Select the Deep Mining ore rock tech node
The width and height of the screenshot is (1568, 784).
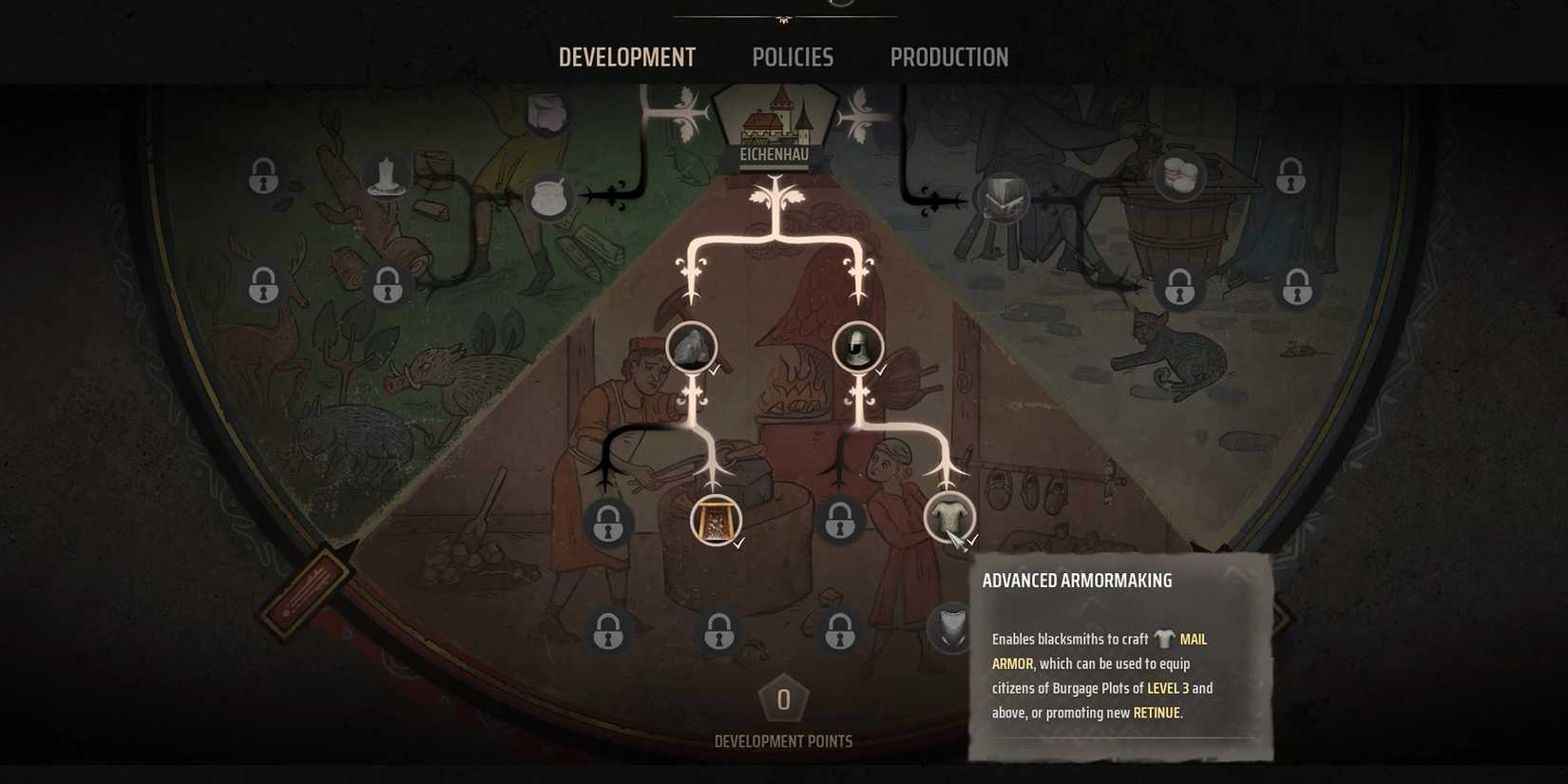click(x=691, y=347)
